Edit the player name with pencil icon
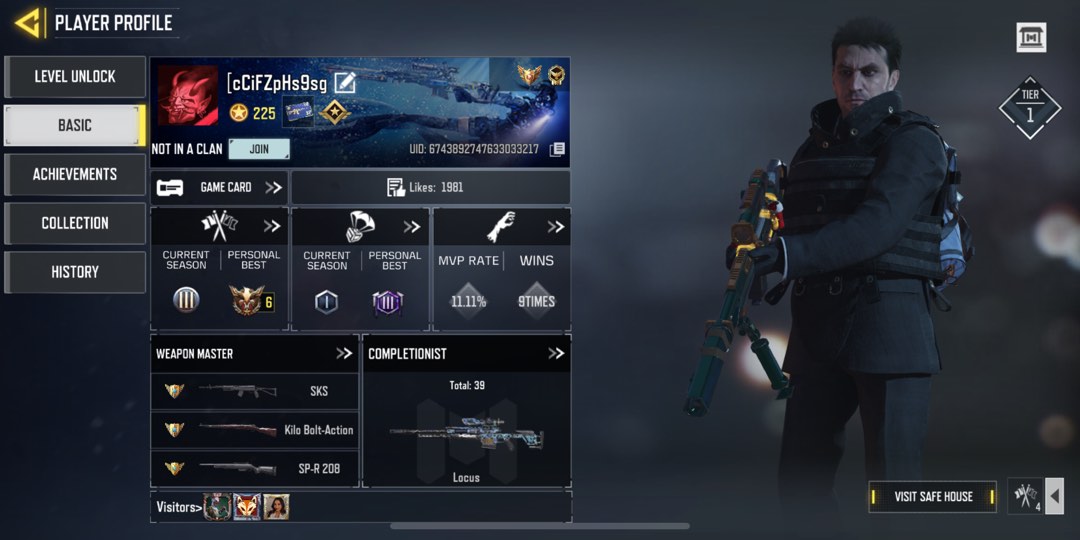 [345, 83]
